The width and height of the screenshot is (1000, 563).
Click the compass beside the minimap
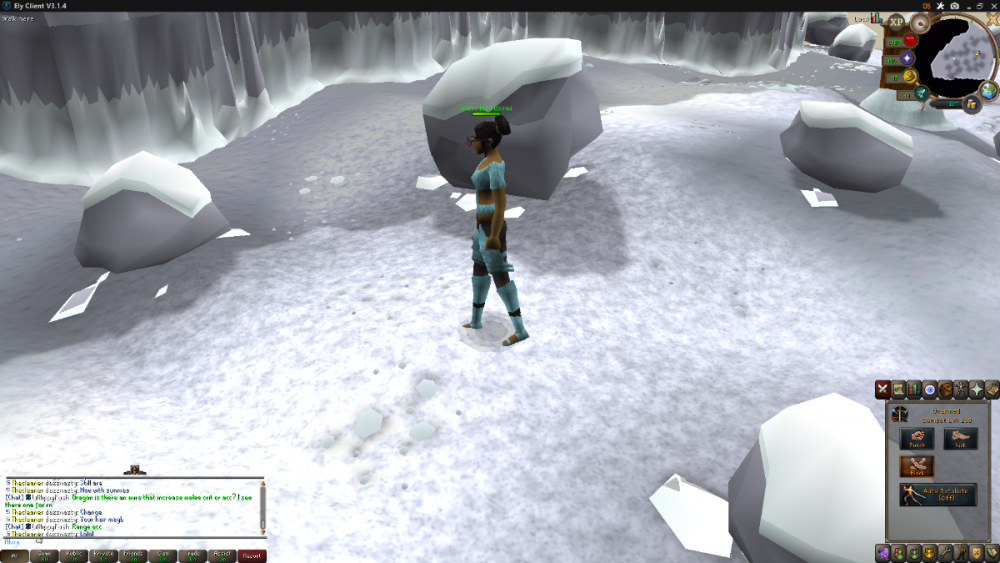point(920,22)
